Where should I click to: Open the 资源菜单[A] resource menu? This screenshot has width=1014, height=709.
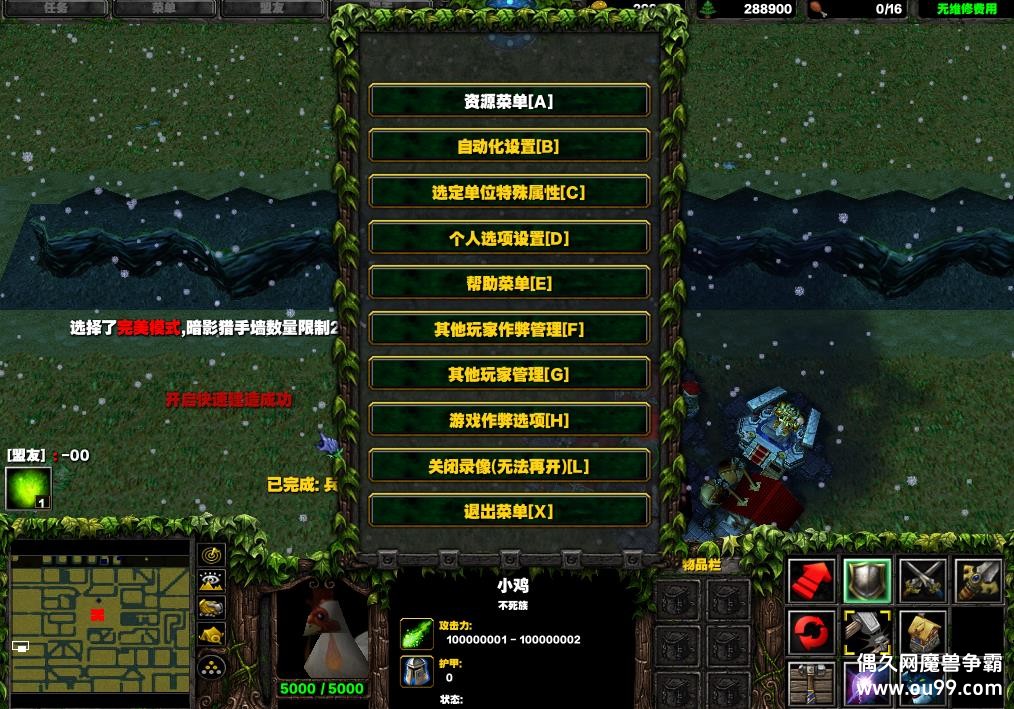coord(509,101)
